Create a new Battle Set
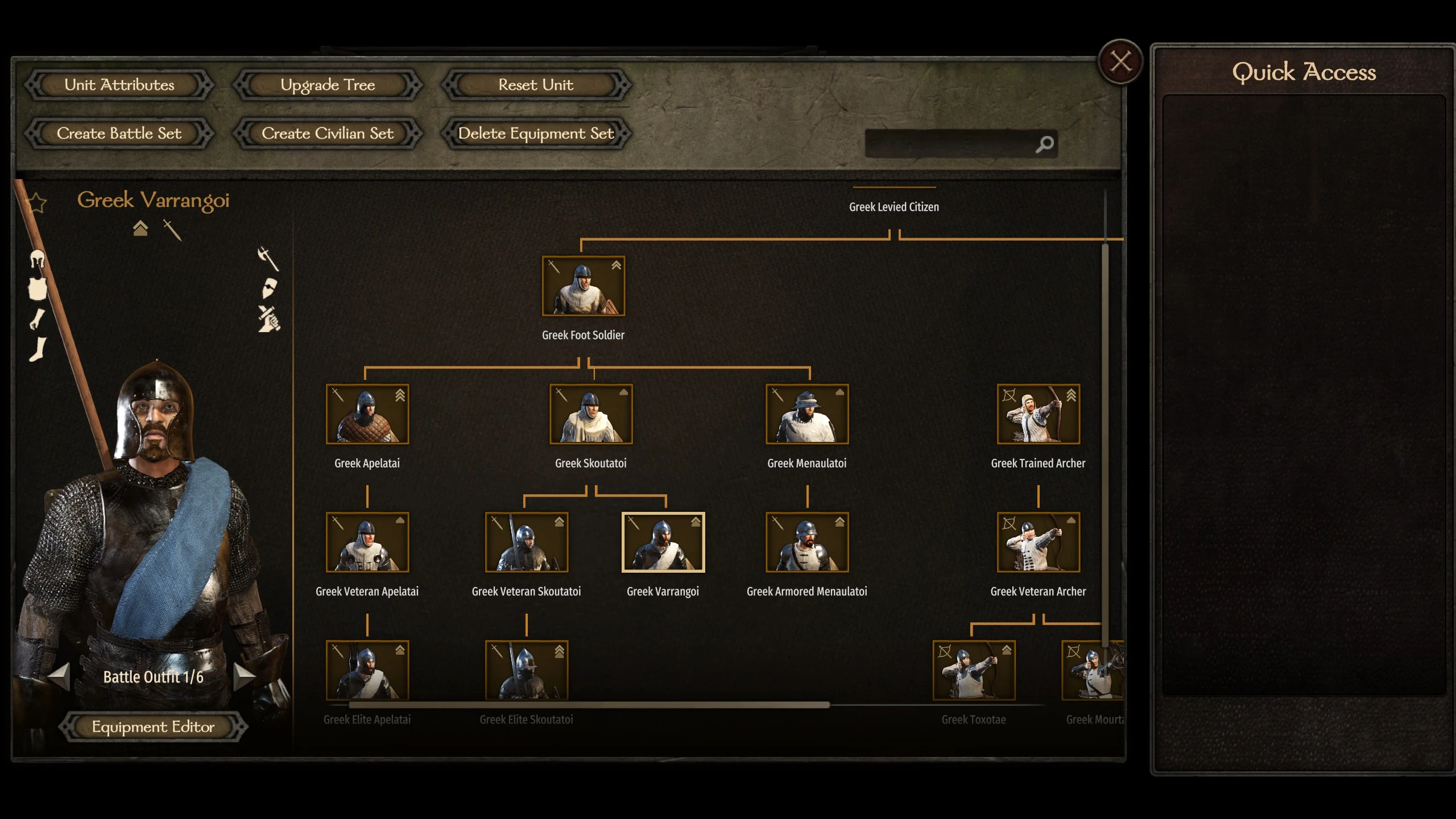 click(x=119, y=133)
